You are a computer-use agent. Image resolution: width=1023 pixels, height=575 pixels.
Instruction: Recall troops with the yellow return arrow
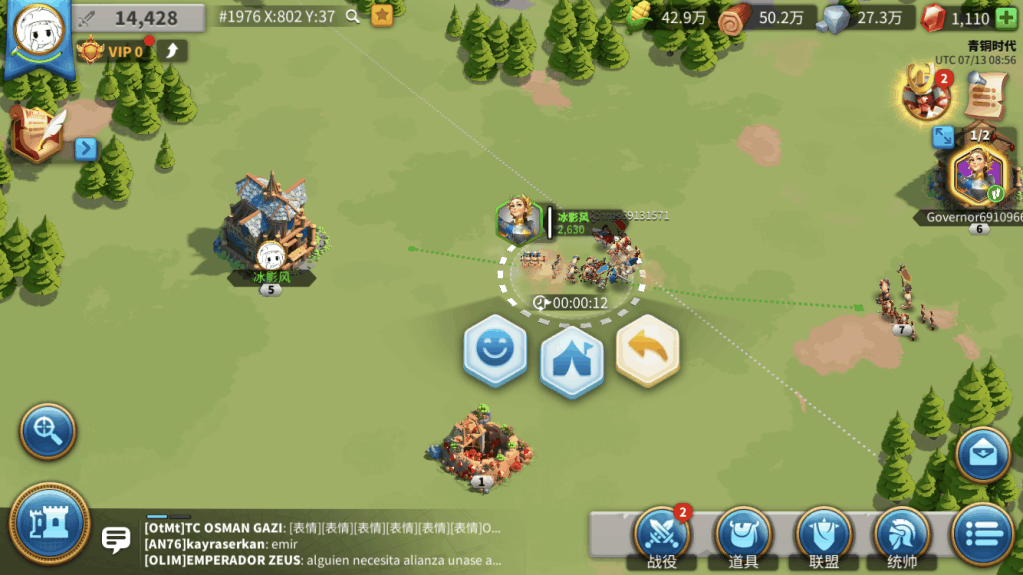tap(647, 350)
